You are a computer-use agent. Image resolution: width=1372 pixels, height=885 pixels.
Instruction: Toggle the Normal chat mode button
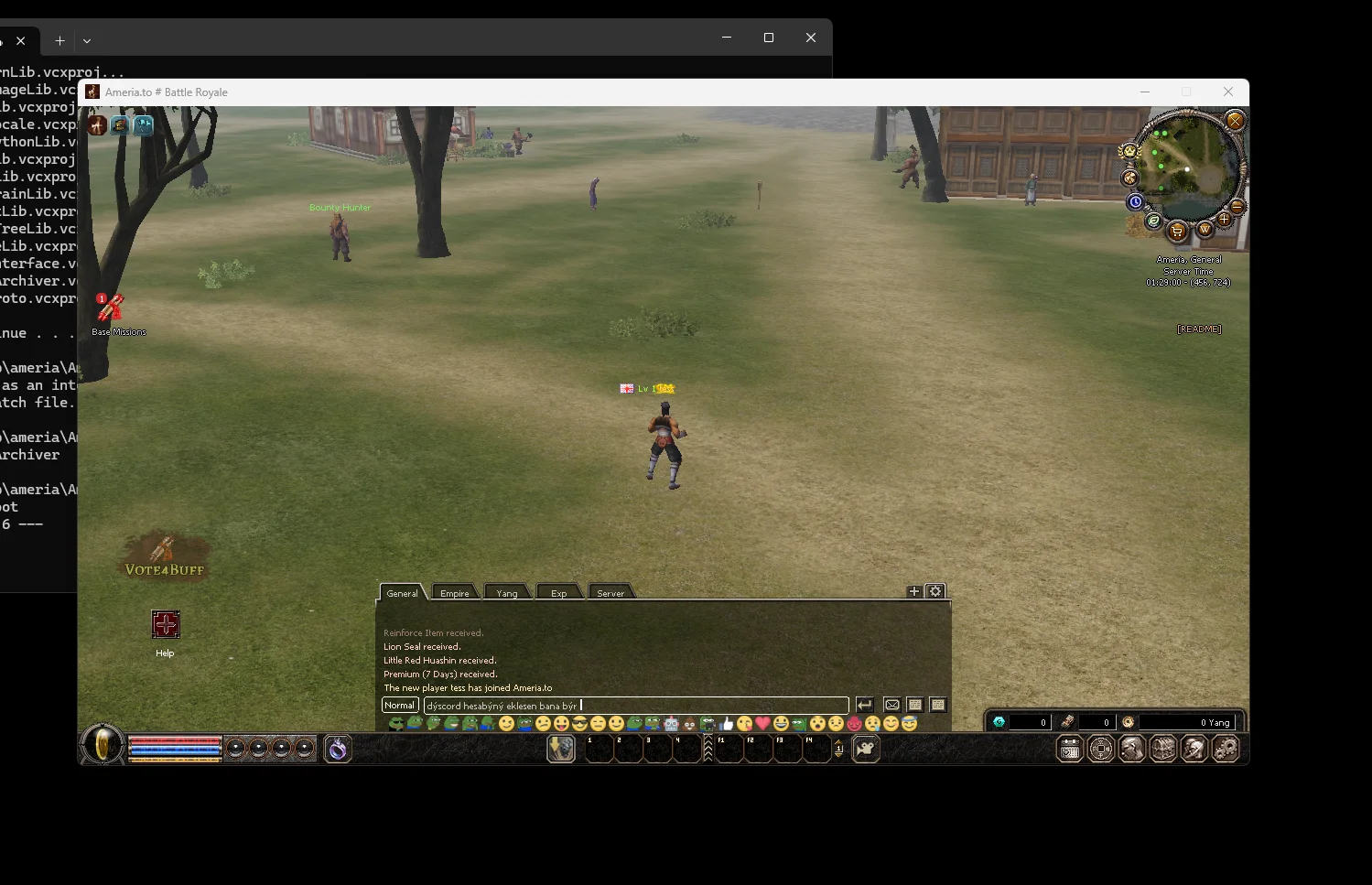(x=400, y=706)
